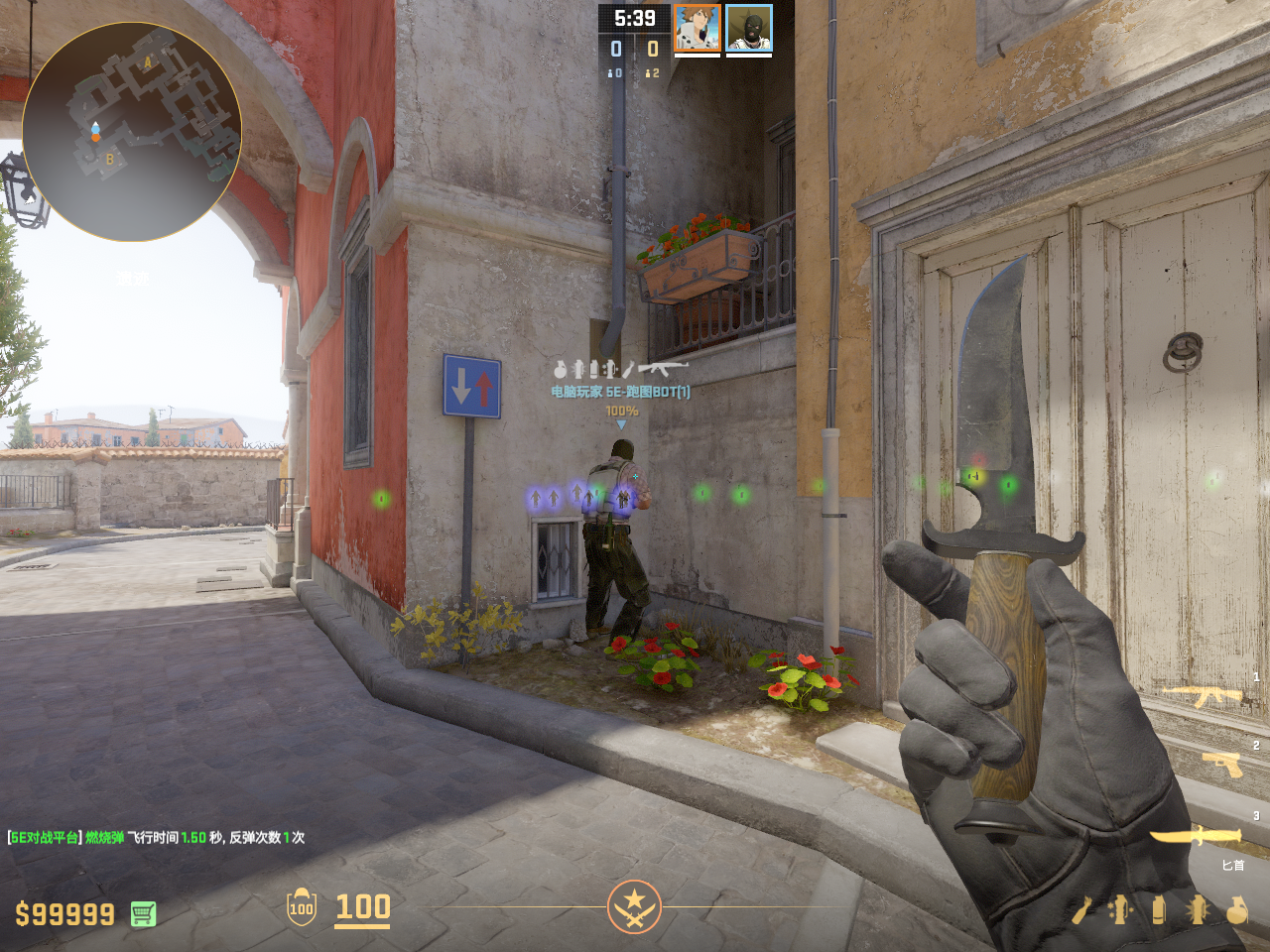
Task: Select the HE grenade icon
Action: 1235,909
